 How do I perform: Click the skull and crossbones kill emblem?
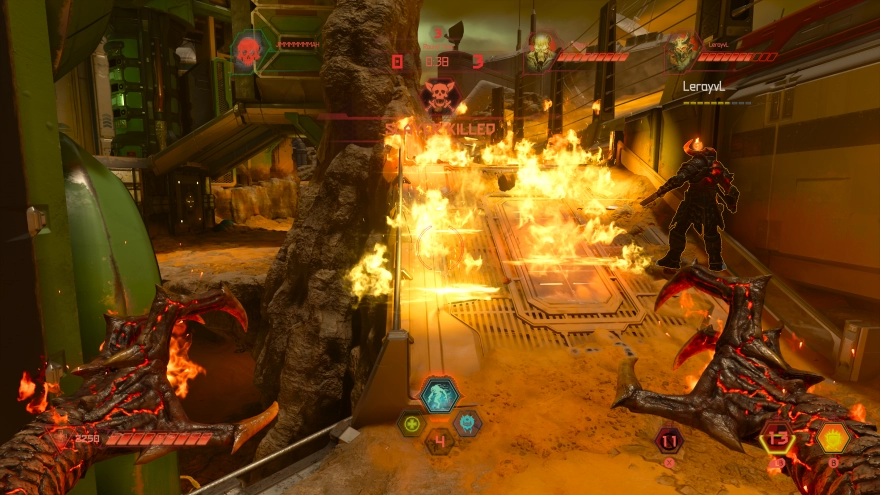[x=439, y=96]
